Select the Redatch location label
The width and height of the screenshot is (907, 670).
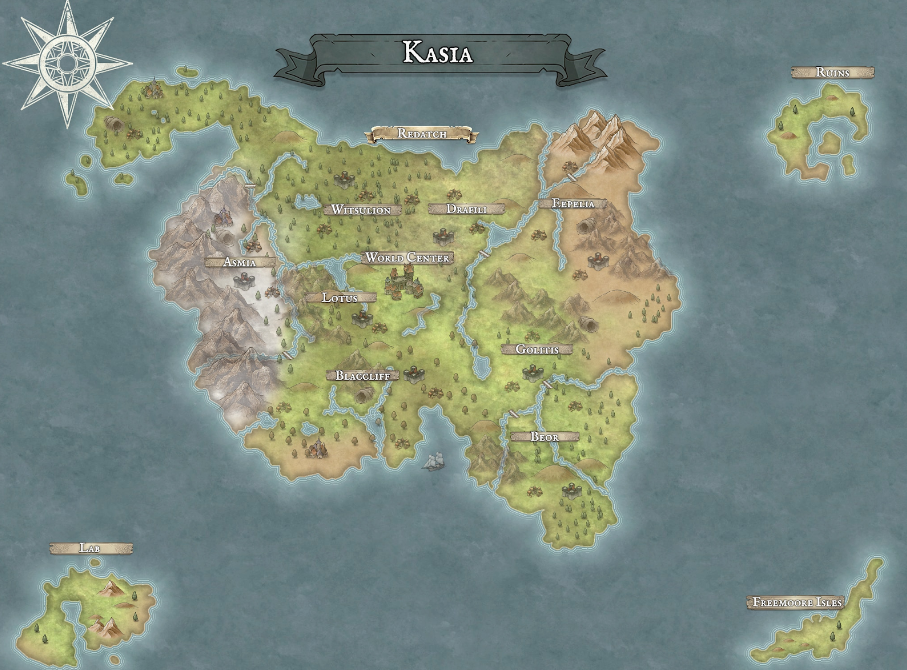[x=421, y=133]
